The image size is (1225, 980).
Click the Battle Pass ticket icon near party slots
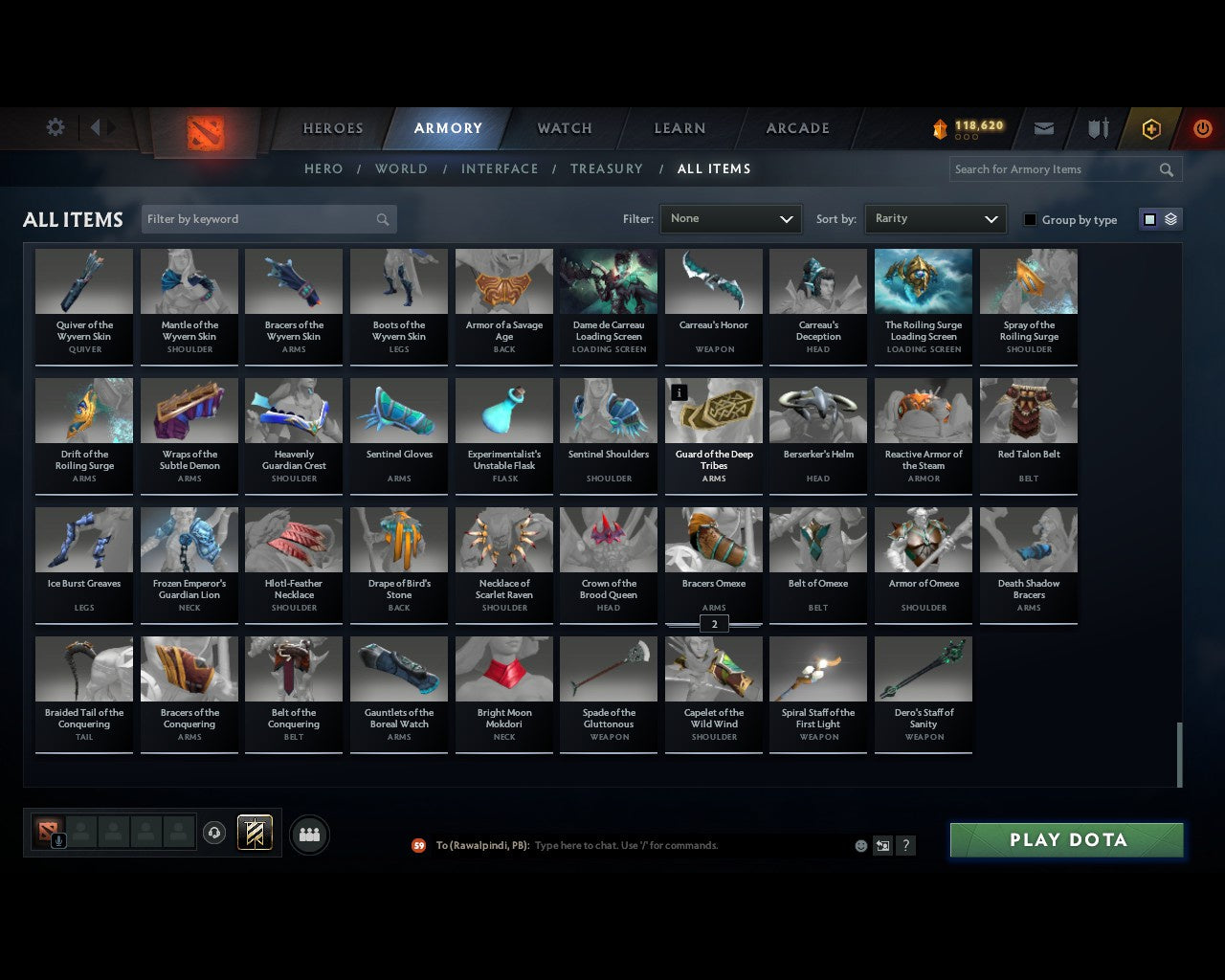coord(255,833)
